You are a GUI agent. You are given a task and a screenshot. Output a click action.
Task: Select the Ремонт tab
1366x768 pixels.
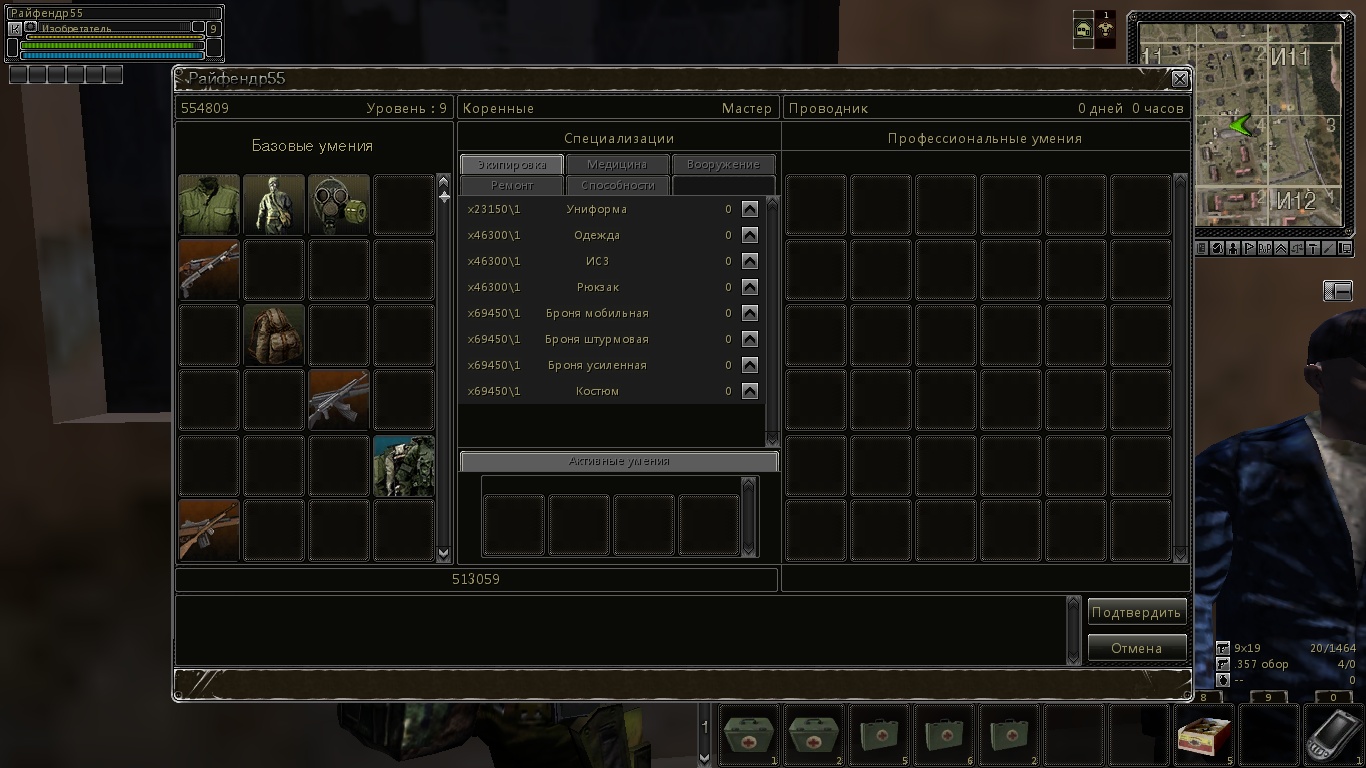(x=512, y=185)
